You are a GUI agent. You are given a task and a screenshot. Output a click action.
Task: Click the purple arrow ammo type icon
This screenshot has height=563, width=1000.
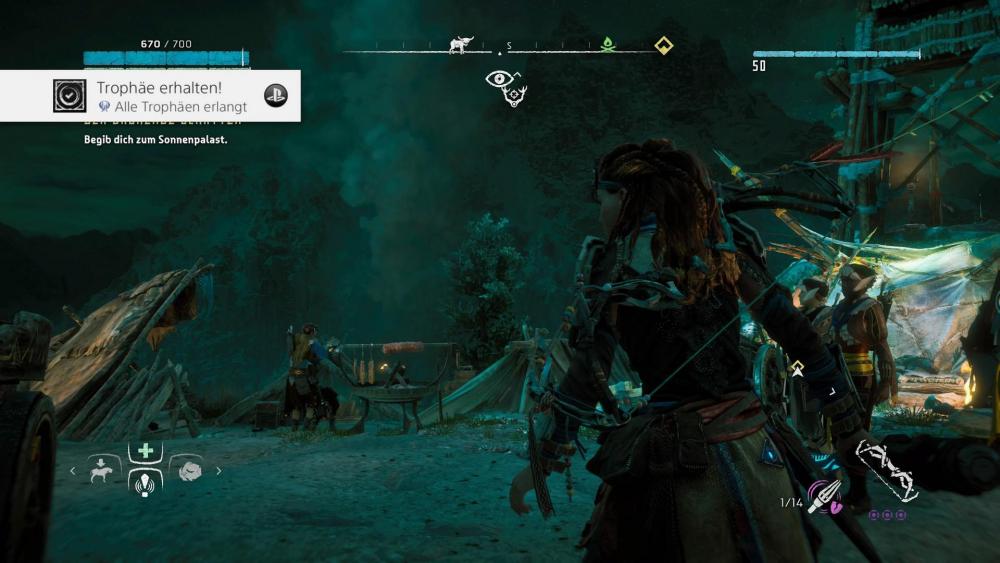pyautogui.click(x=826, y=496)
